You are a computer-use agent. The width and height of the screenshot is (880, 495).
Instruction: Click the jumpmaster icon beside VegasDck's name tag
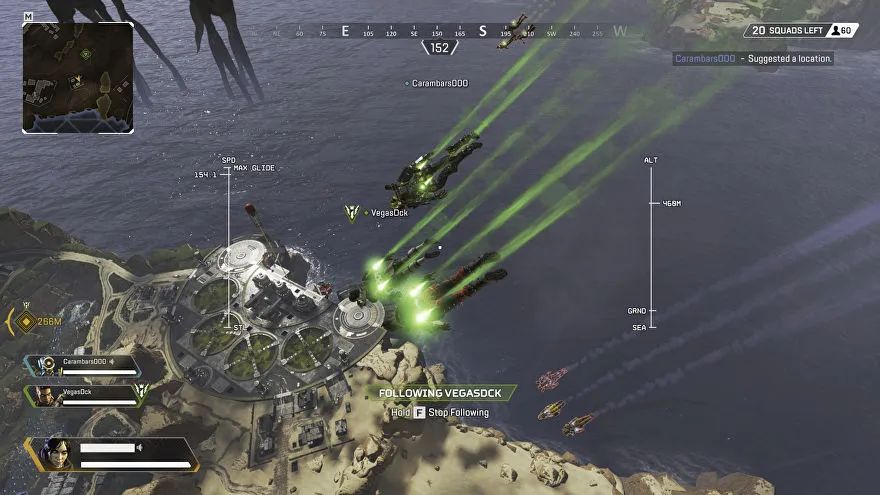[x=352, y=212]
